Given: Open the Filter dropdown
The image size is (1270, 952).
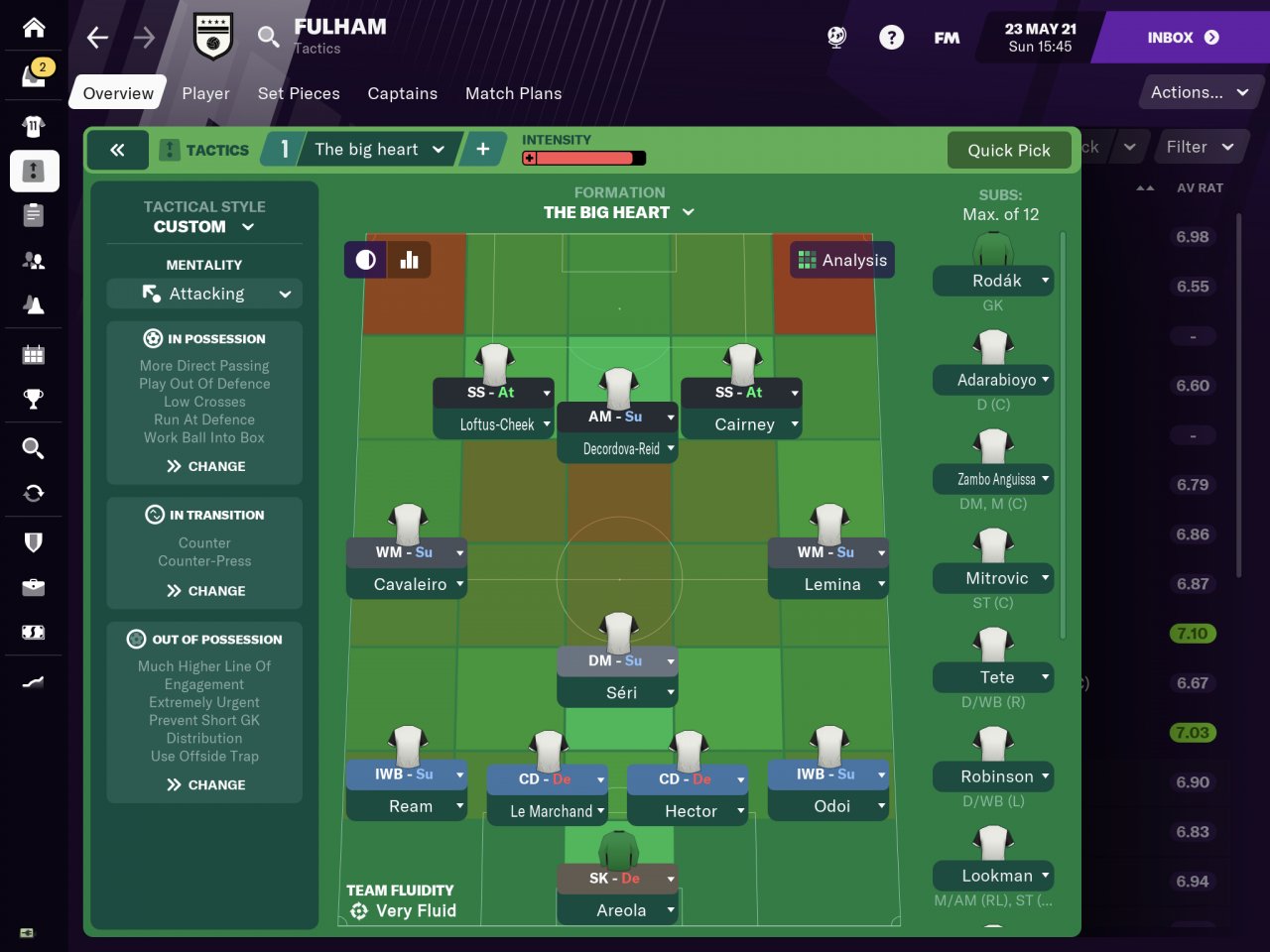Looking at the screenshot, I should tap(1199, 147).
